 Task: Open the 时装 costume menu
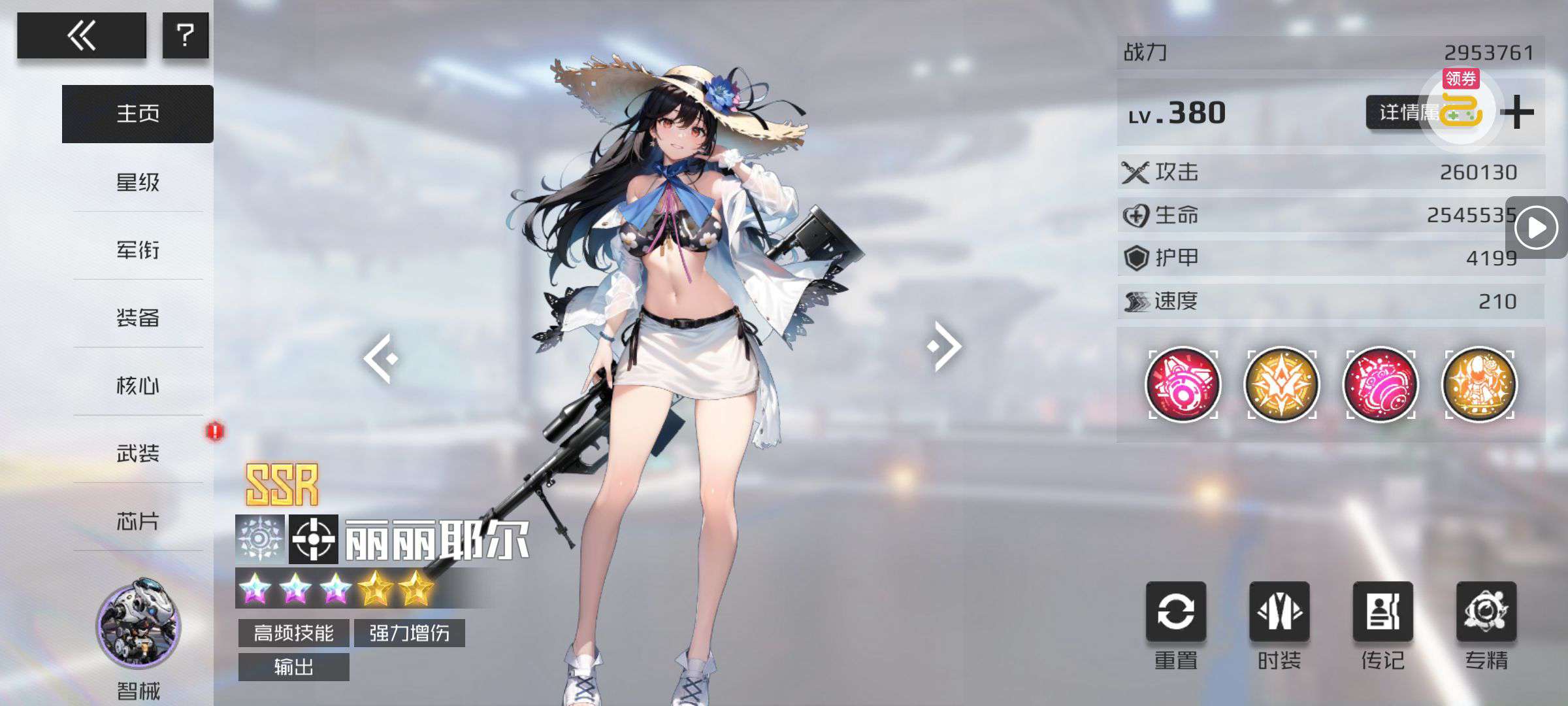tap(1279, 613)
